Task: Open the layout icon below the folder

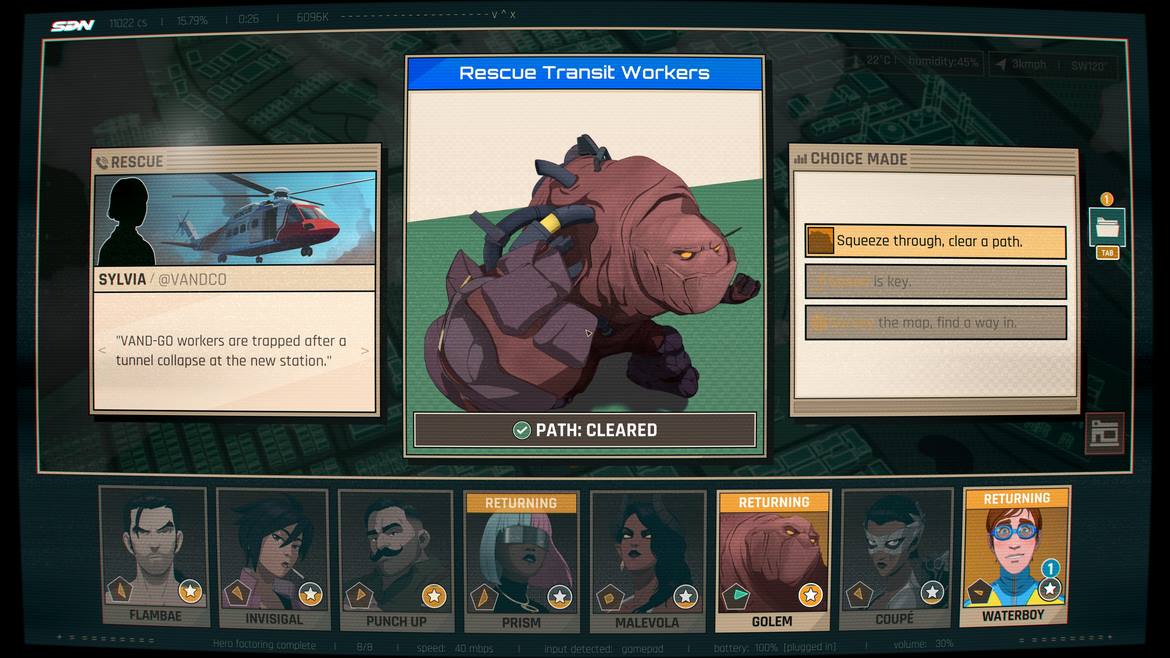Action: click(x=1104, y=433)
